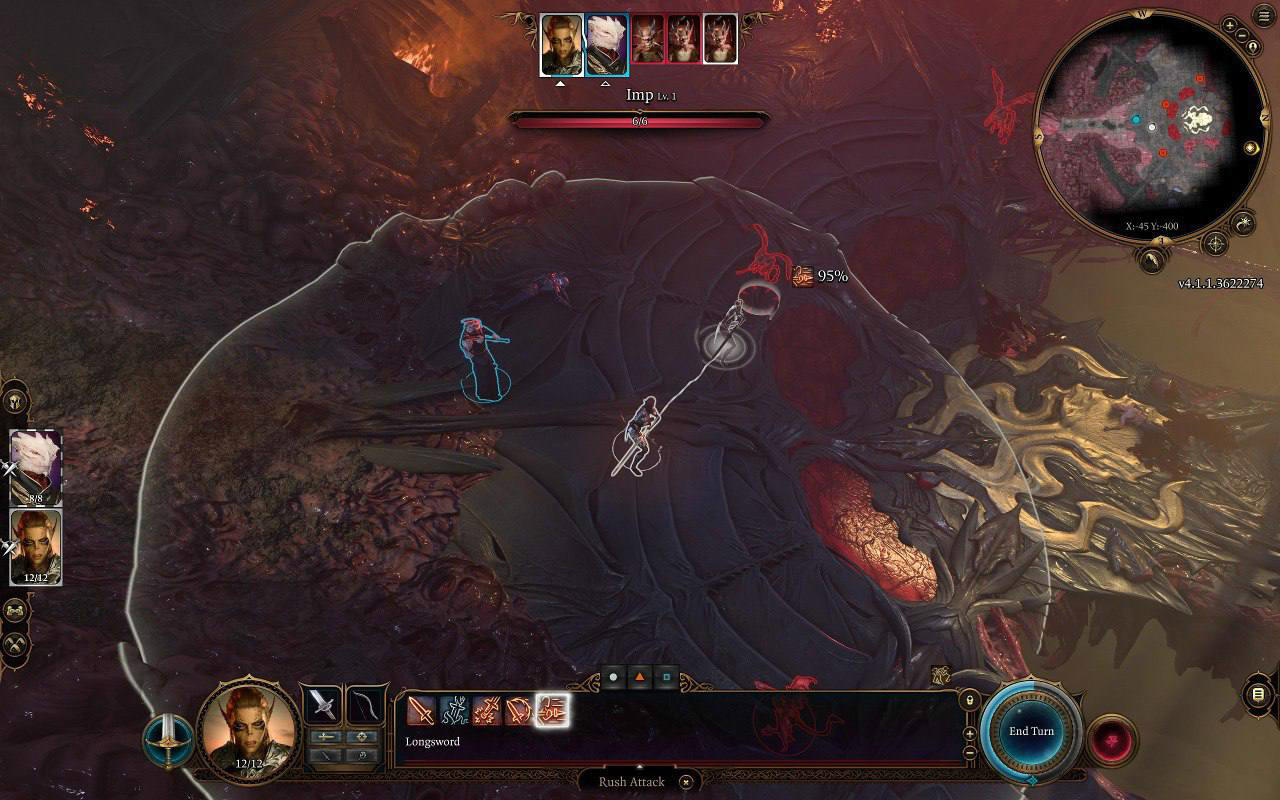The height and width of the screenshot is (800, 1280).
Task: Show the orange triangle hotbar filter
Action: coord(639,678)
